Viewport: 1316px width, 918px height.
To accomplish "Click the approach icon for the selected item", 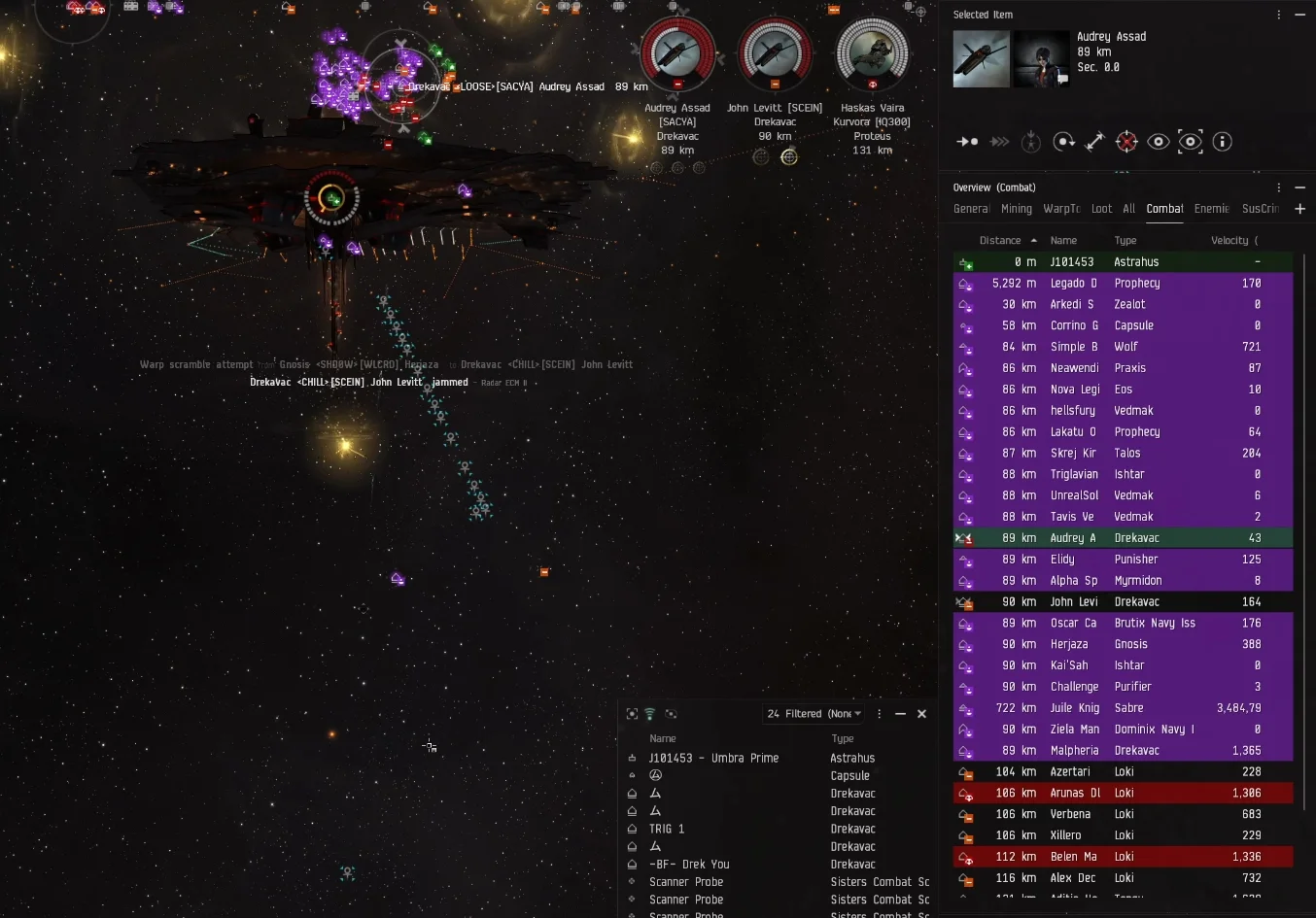I will click(x=967, y=142).
